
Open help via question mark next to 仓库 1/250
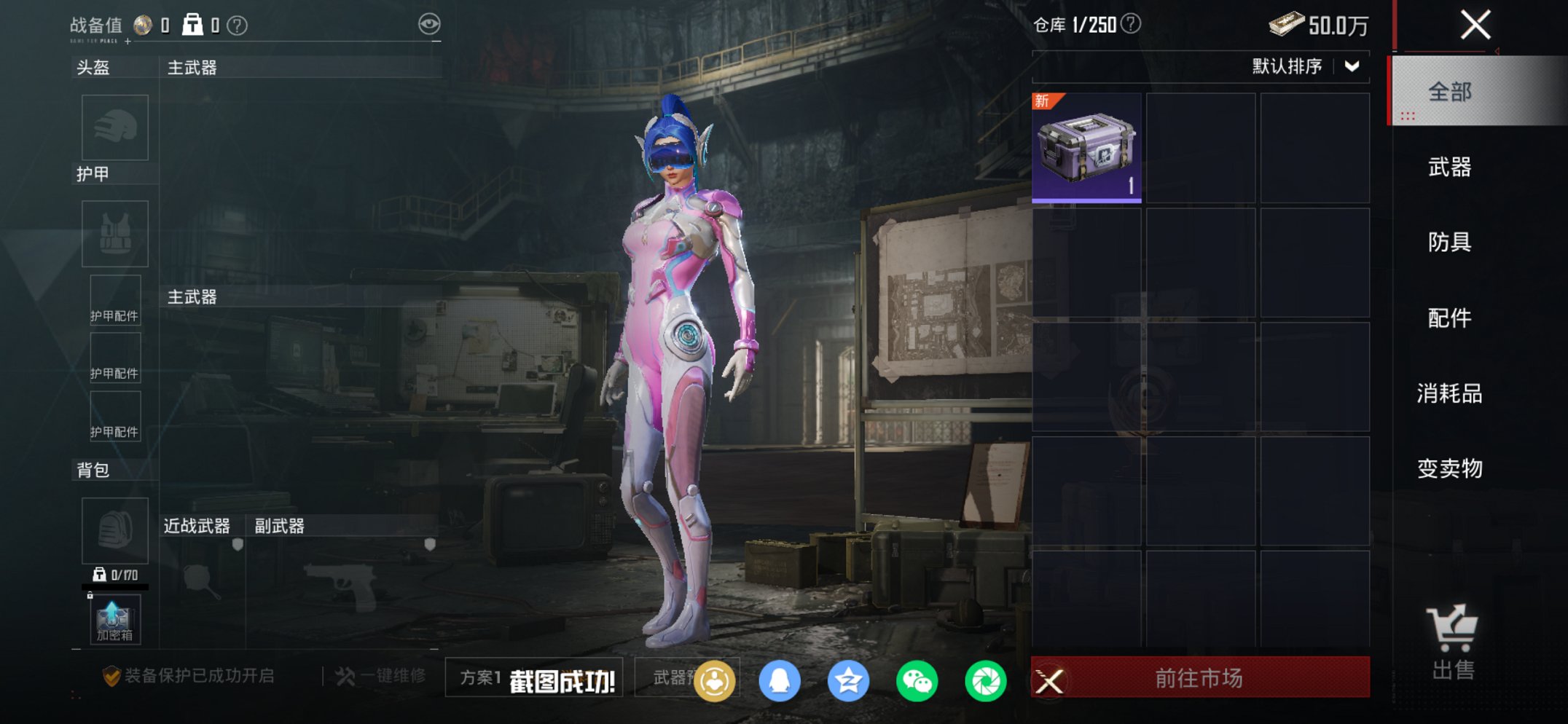point(1130,24)
